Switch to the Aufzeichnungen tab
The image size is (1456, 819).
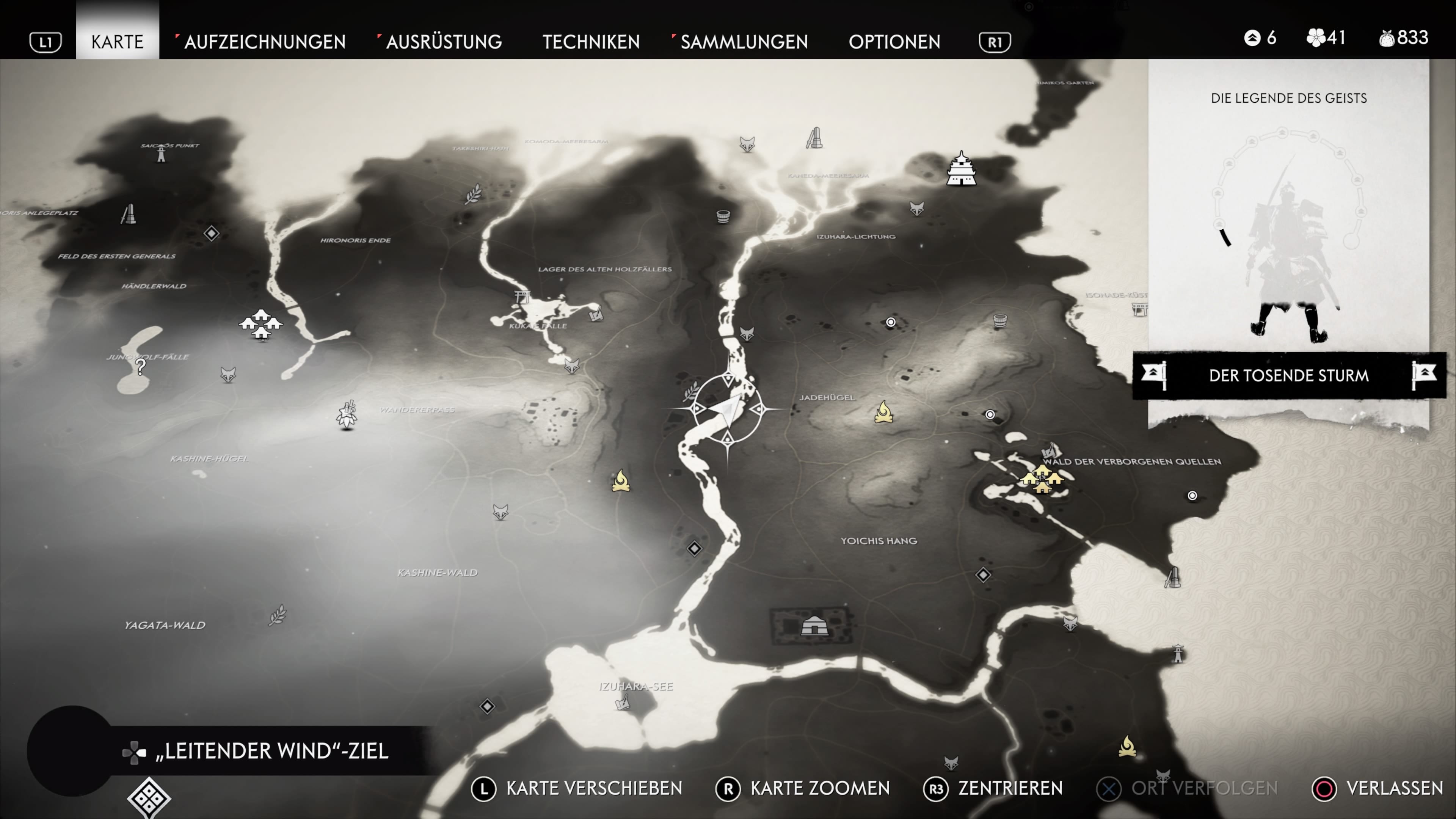point(265,42)
